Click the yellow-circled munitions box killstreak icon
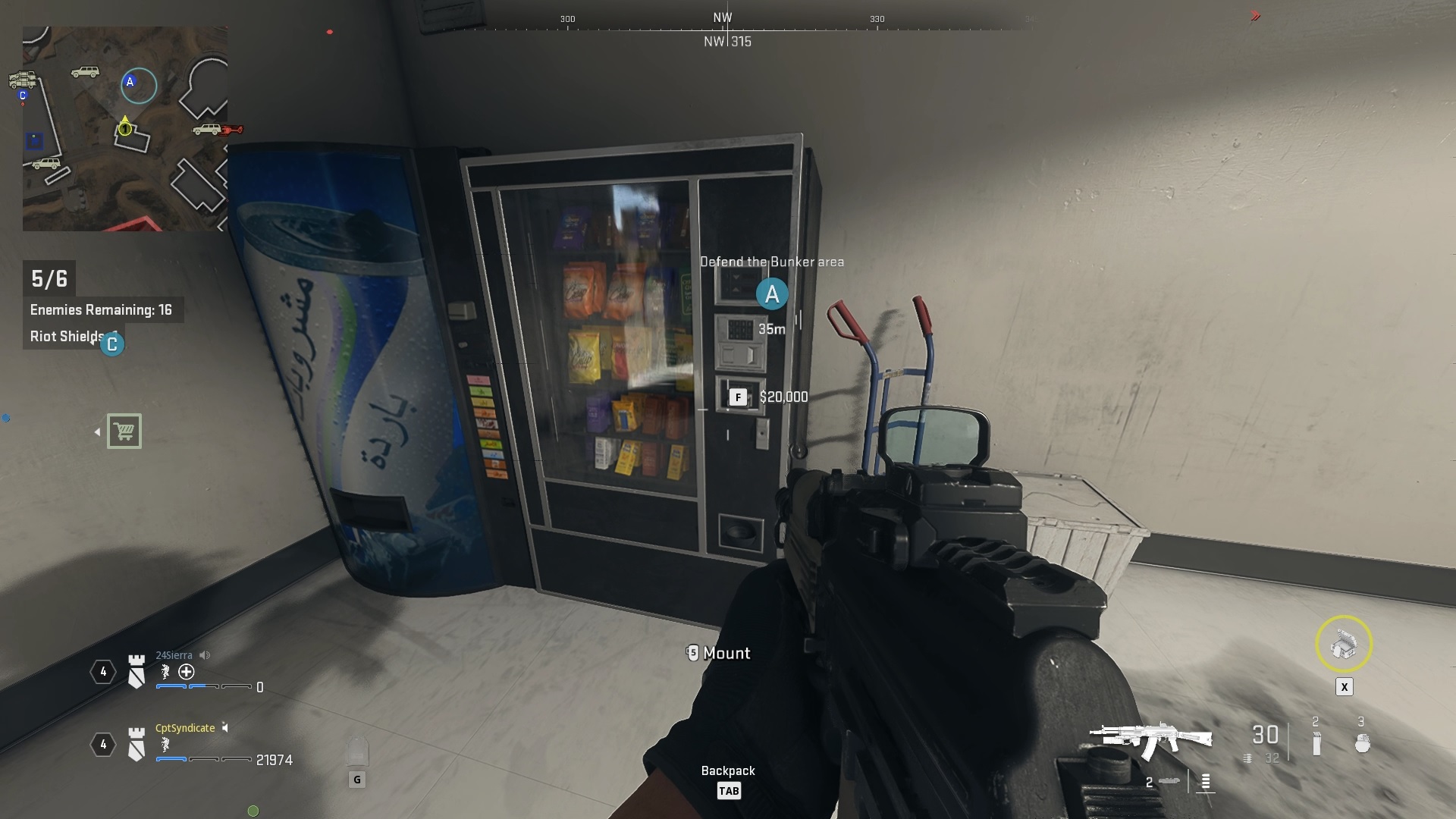 1345,644
